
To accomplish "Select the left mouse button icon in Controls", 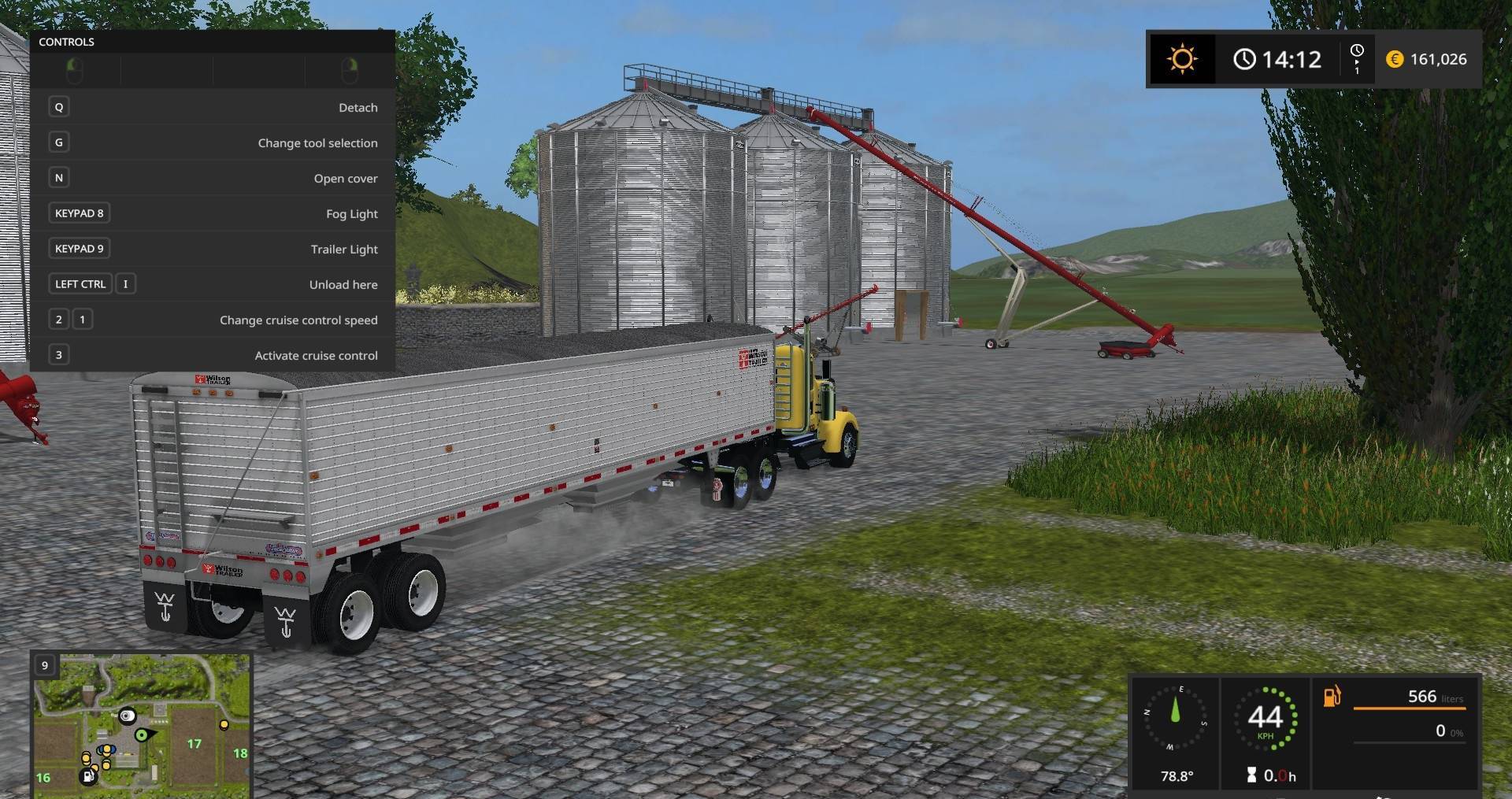I will [75, 71].
